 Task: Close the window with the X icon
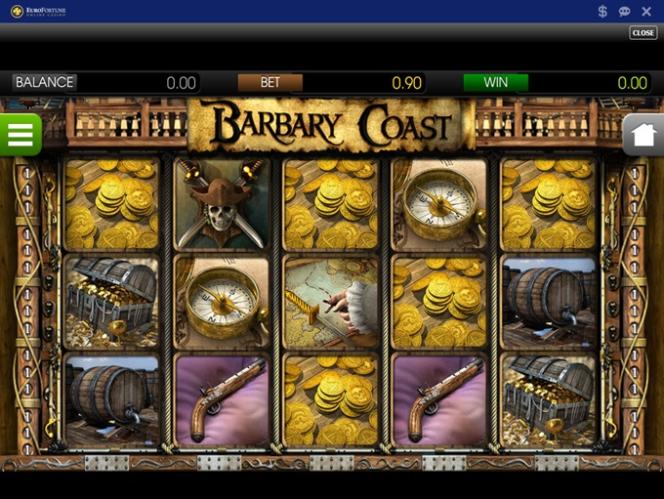point(646,11)
